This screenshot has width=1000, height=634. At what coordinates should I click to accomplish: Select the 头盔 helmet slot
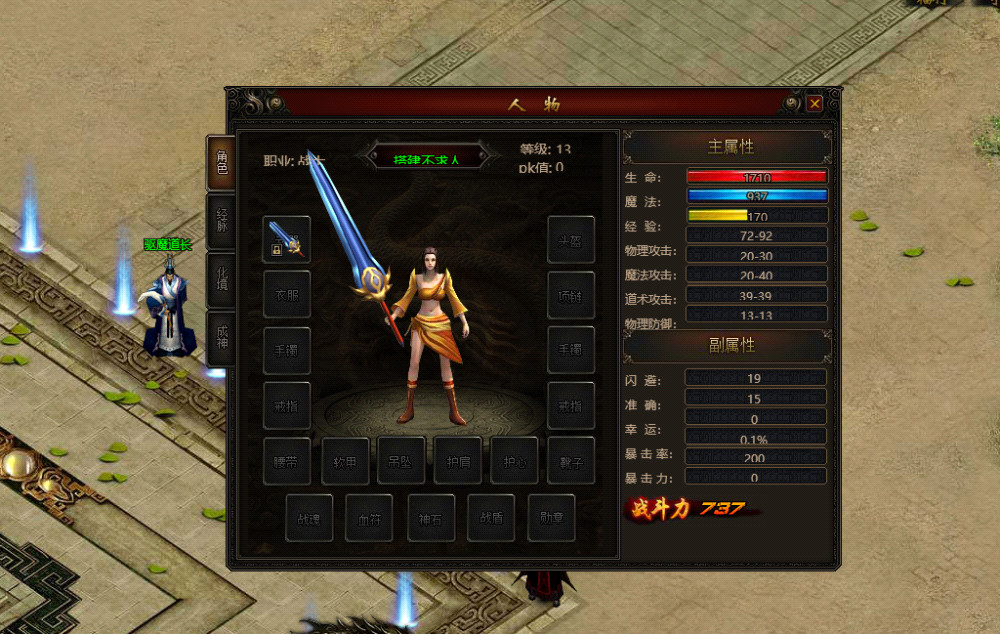tap(571, 240)
